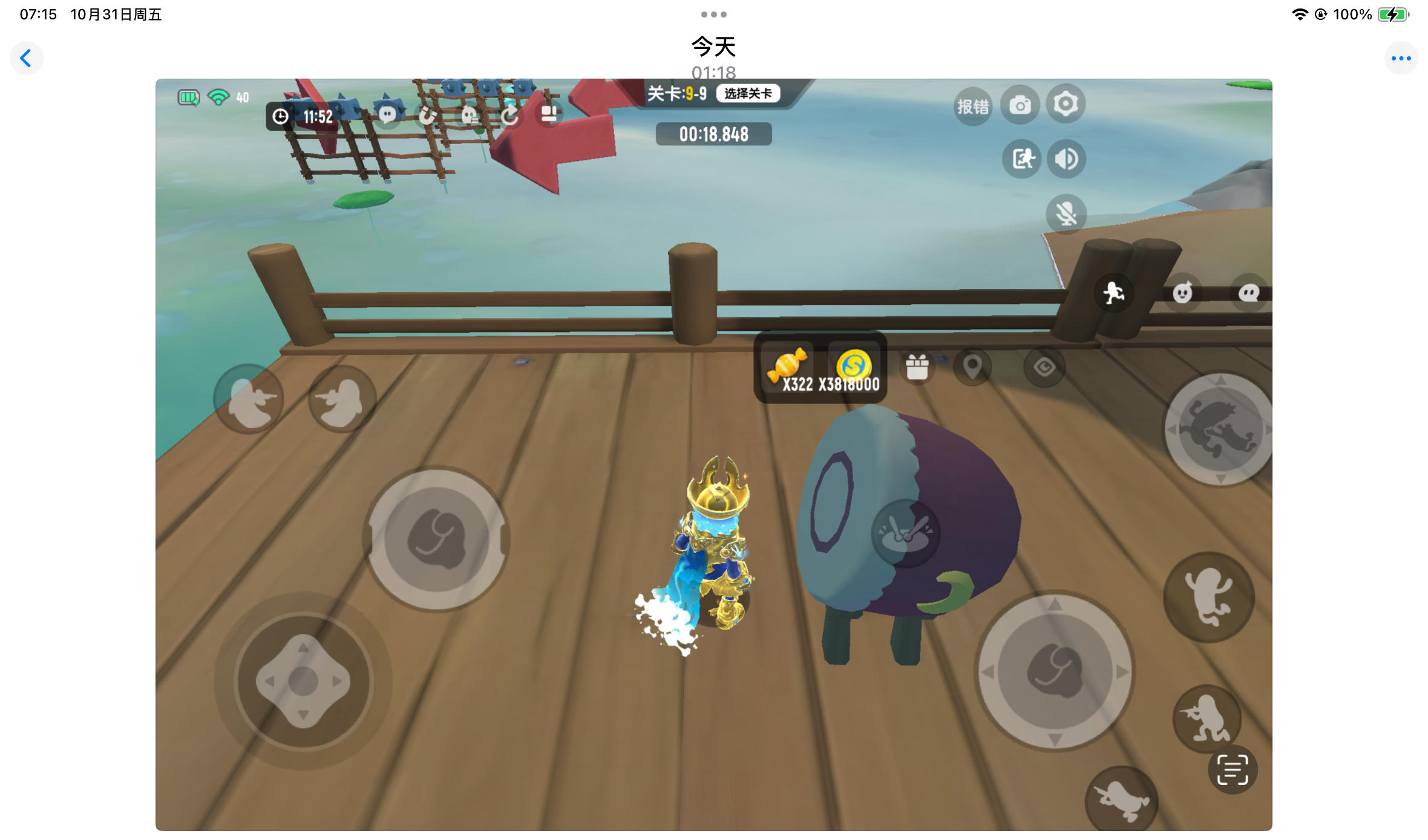Toggle the exit-run spectator icon
Viewport: 1428px width, 840px height.
click(1021, 159)
